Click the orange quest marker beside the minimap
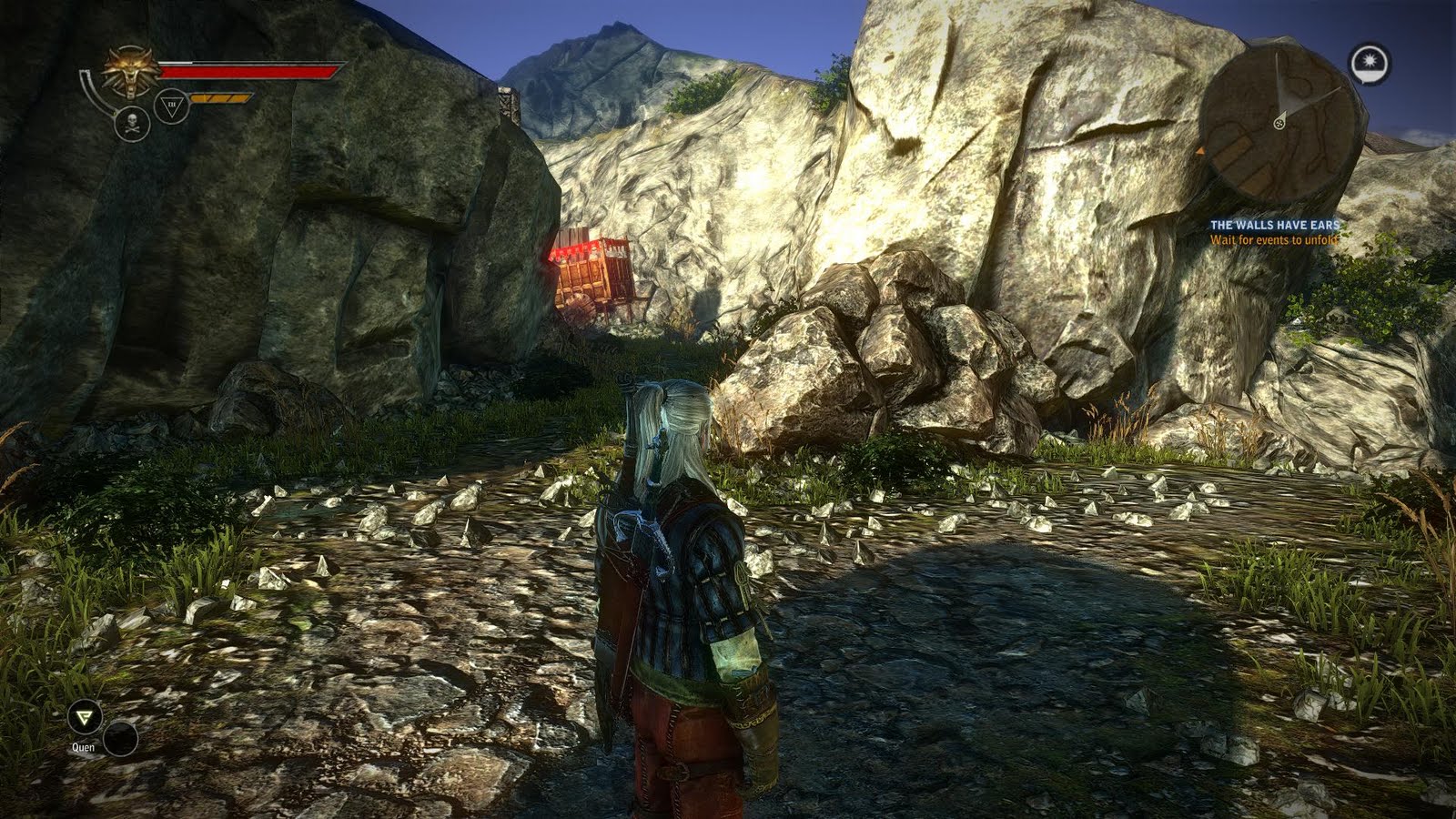The height and width of the screenshot is (819, 1456). (1202, 152)
